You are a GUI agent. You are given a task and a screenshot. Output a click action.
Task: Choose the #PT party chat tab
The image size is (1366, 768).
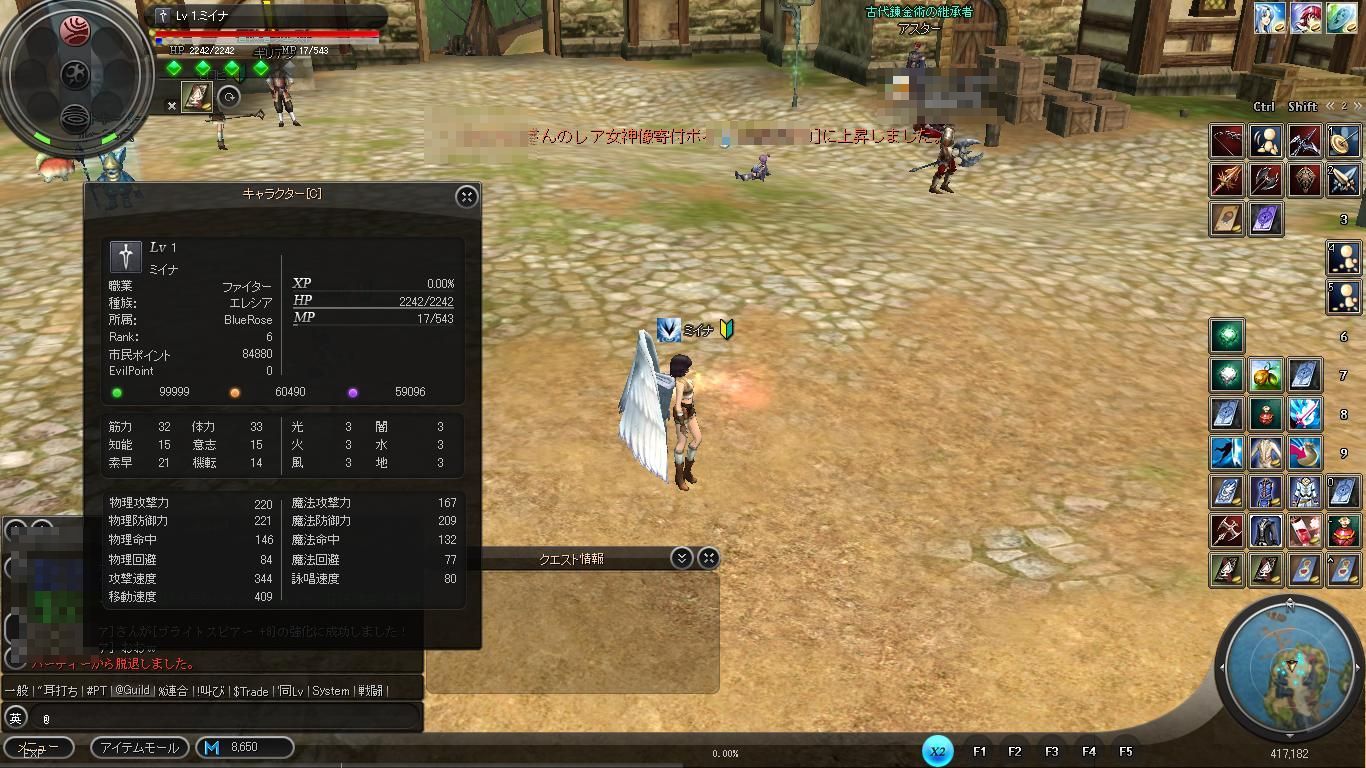pyautogui.click(x=96, y=690)
